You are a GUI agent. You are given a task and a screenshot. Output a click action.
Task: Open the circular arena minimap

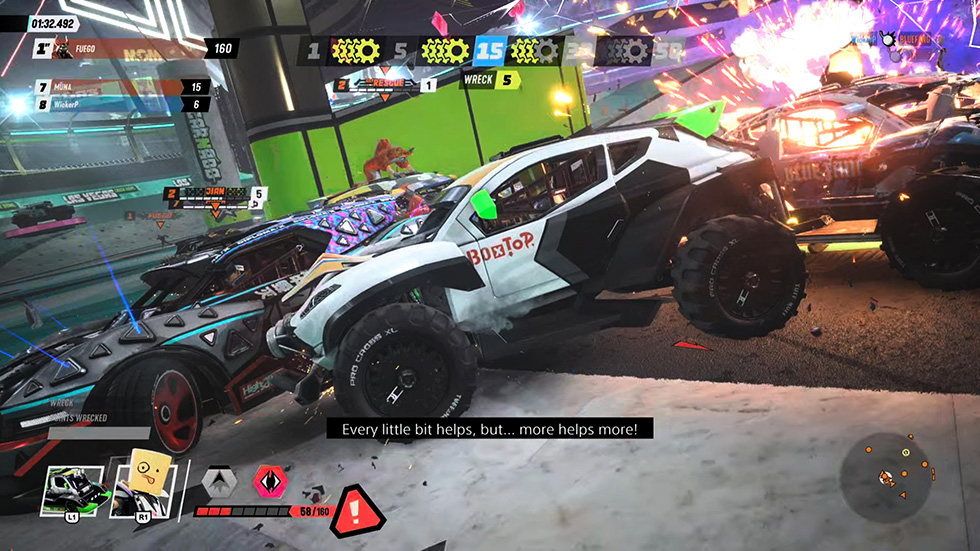tap(885, 476)
